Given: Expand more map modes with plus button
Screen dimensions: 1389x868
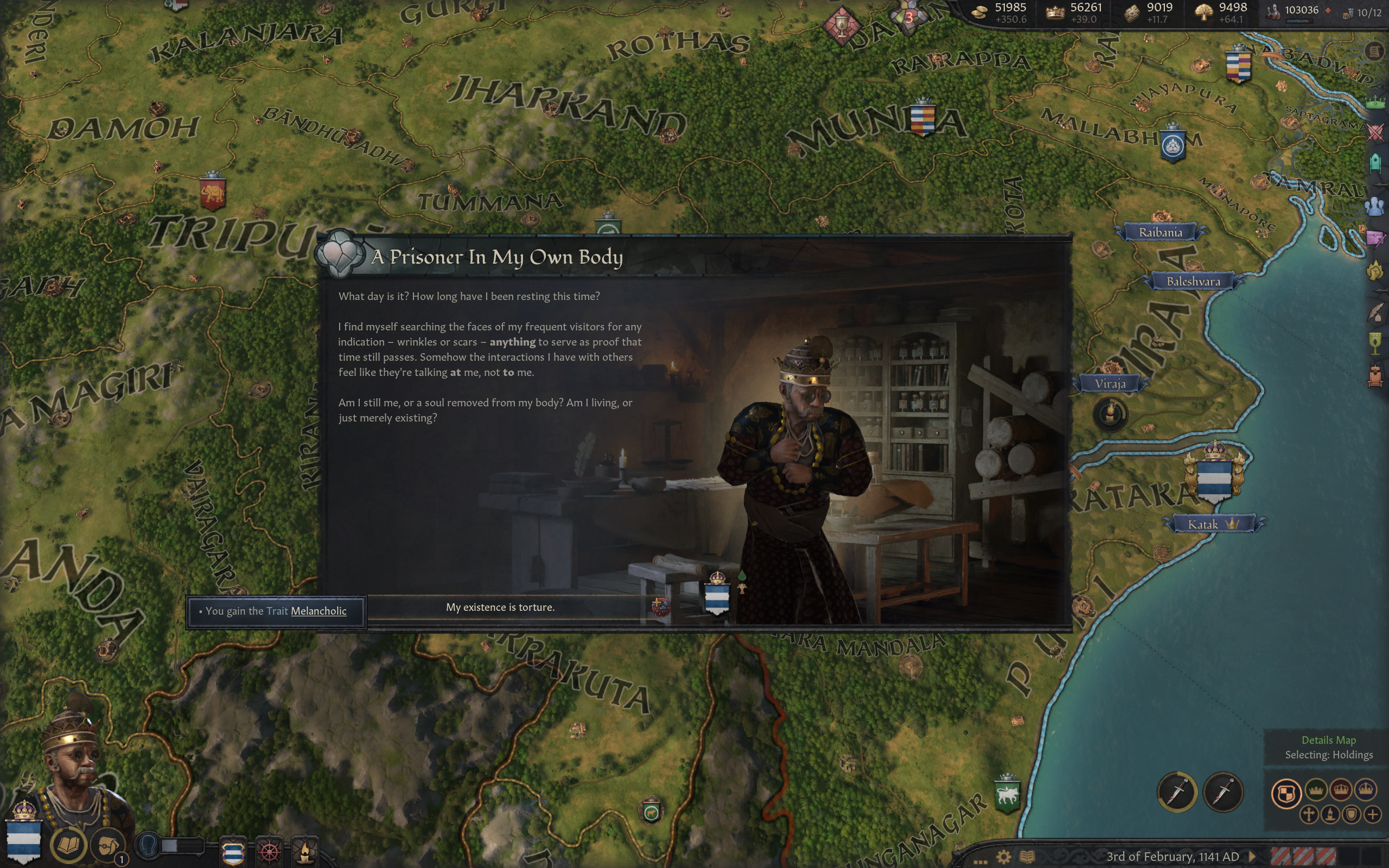Looking at the screenshot, I should (1372, 814).
